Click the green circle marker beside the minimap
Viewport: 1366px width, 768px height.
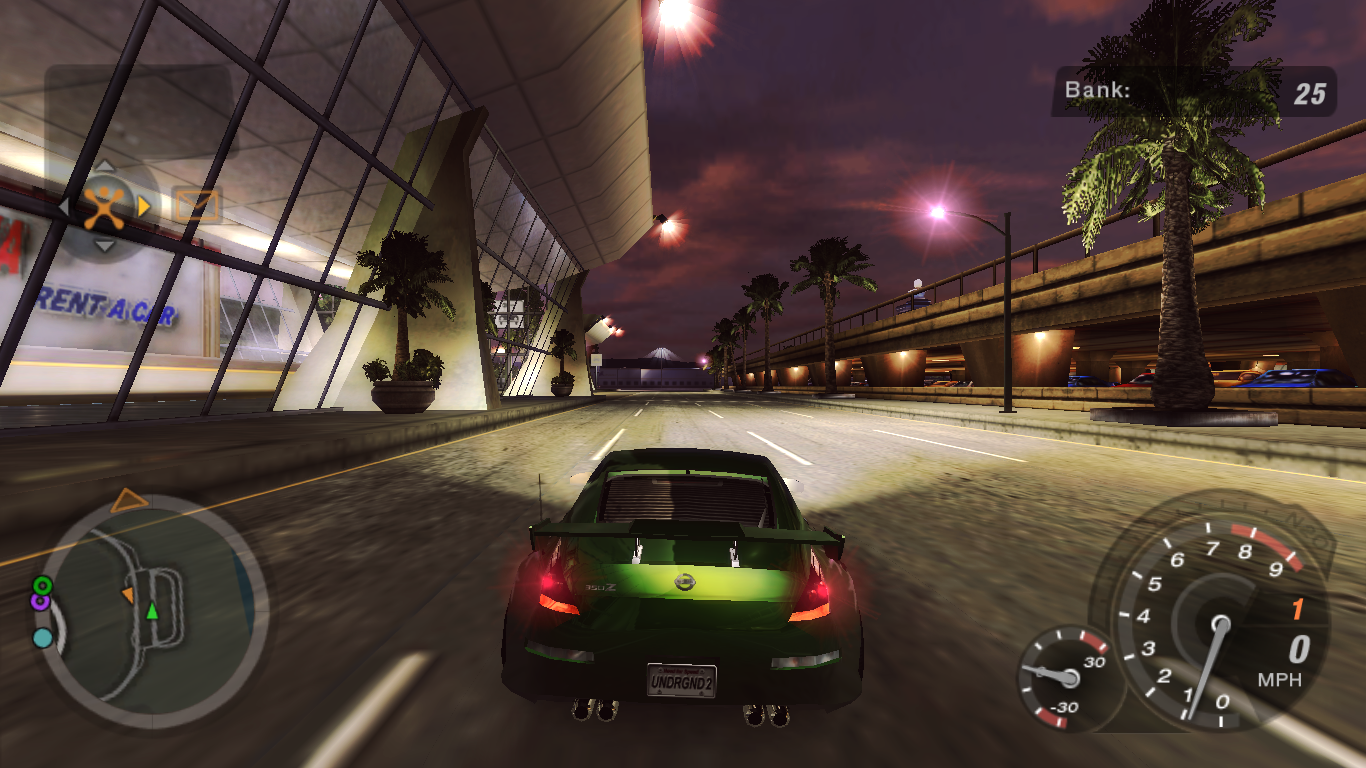click(x=43, y=586)
